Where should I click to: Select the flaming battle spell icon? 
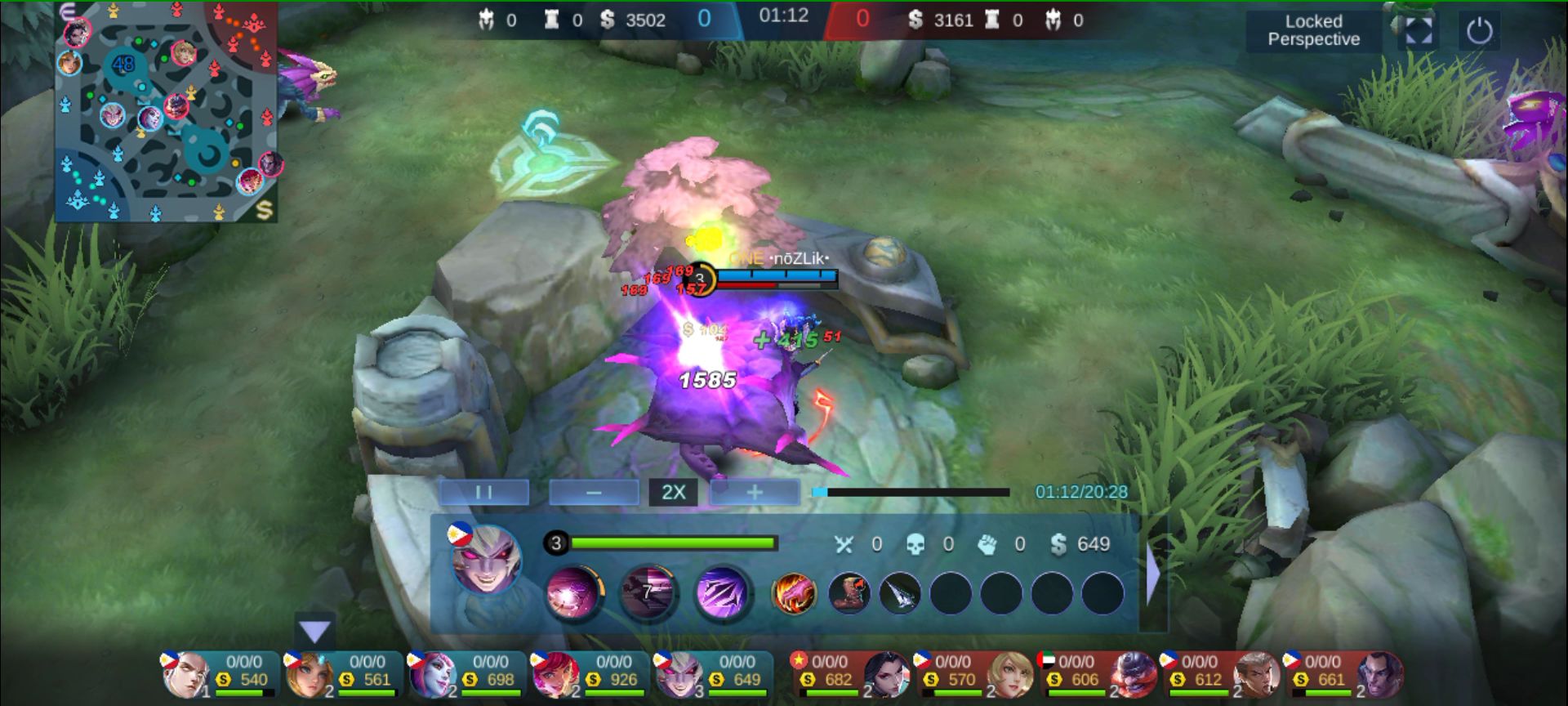point(793,592)
